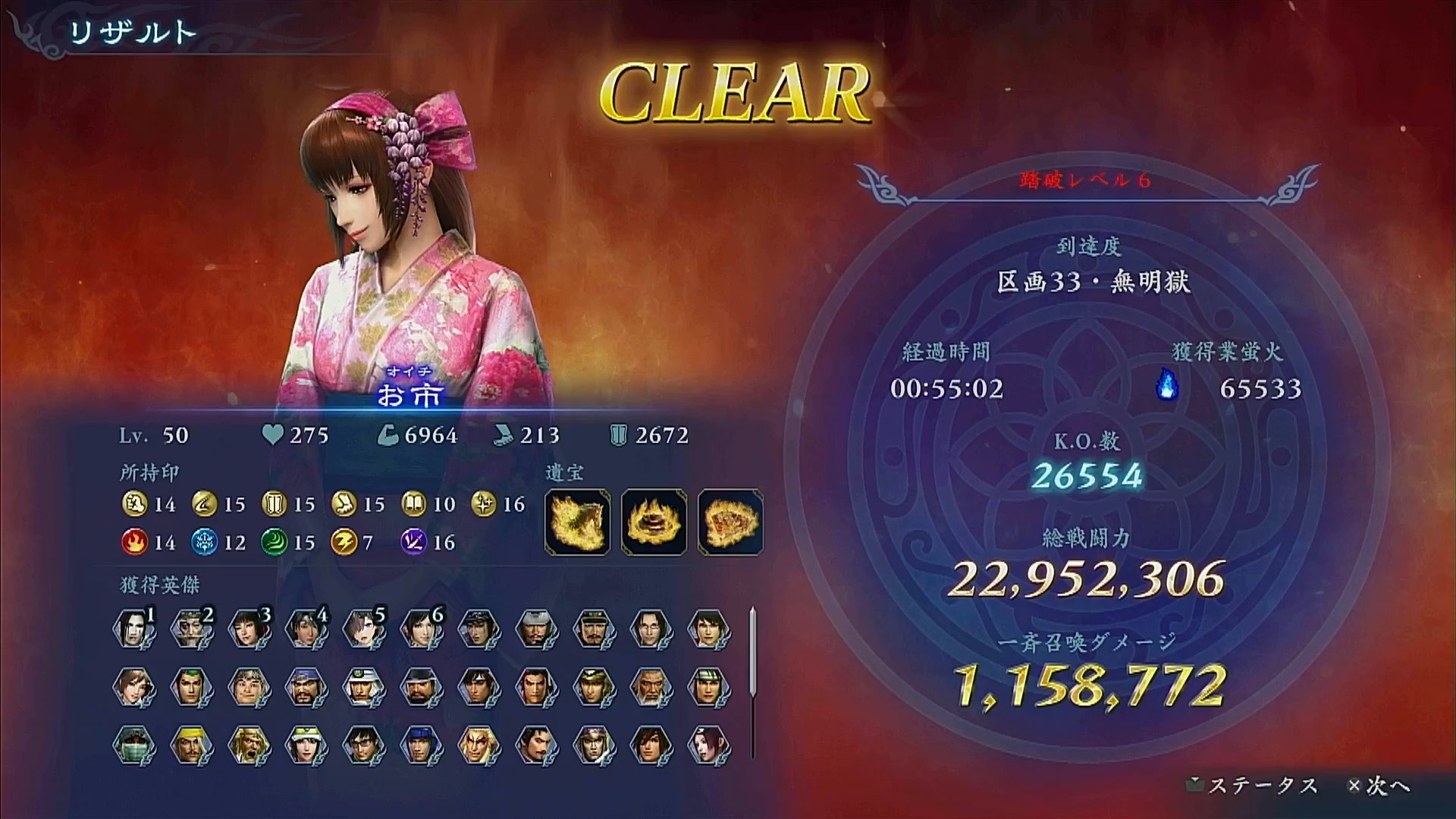1456x819 pixels.
Task: Choose the white-bearded elder hero portrait
Action: pyautogui.click(x=651, y=687)
